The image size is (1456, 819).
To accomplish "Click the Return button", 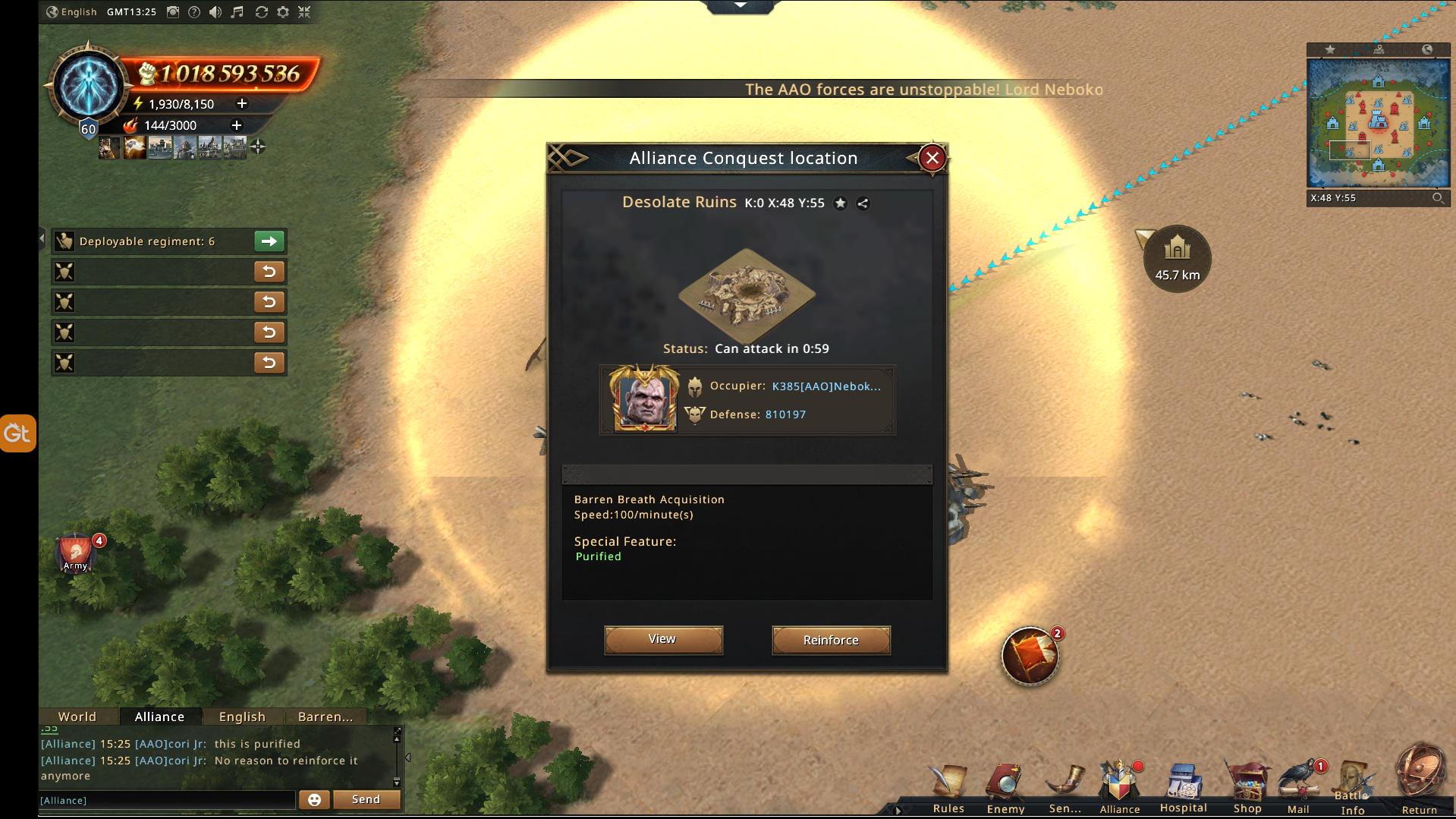I will (x=1419, y=782).
